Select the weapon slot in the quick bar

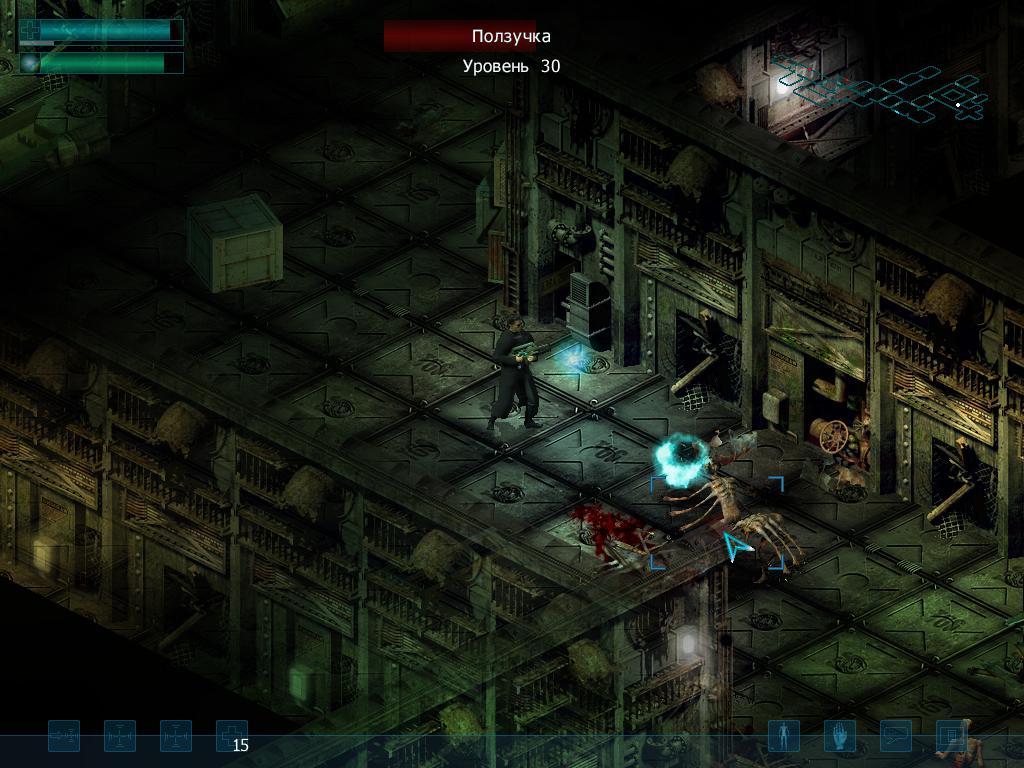point(64,737)
